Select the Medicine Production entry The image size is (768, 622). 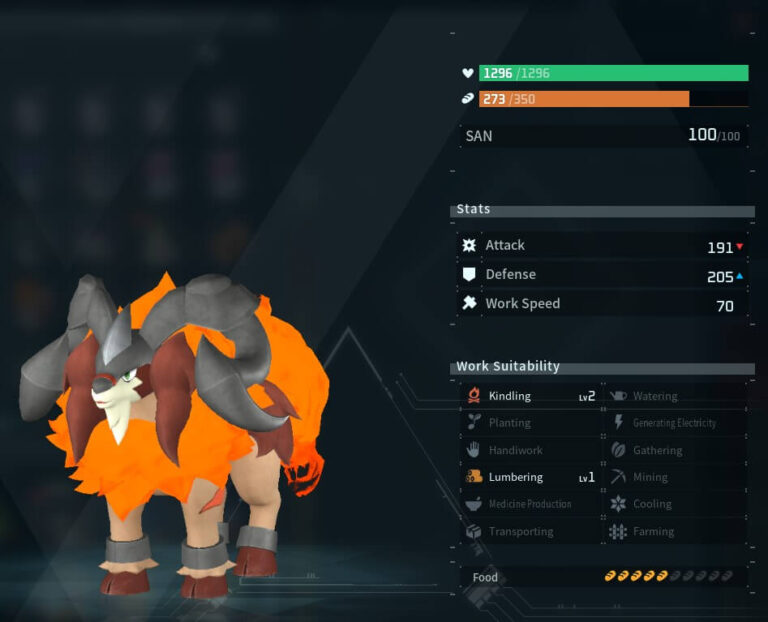coord(530,504)
